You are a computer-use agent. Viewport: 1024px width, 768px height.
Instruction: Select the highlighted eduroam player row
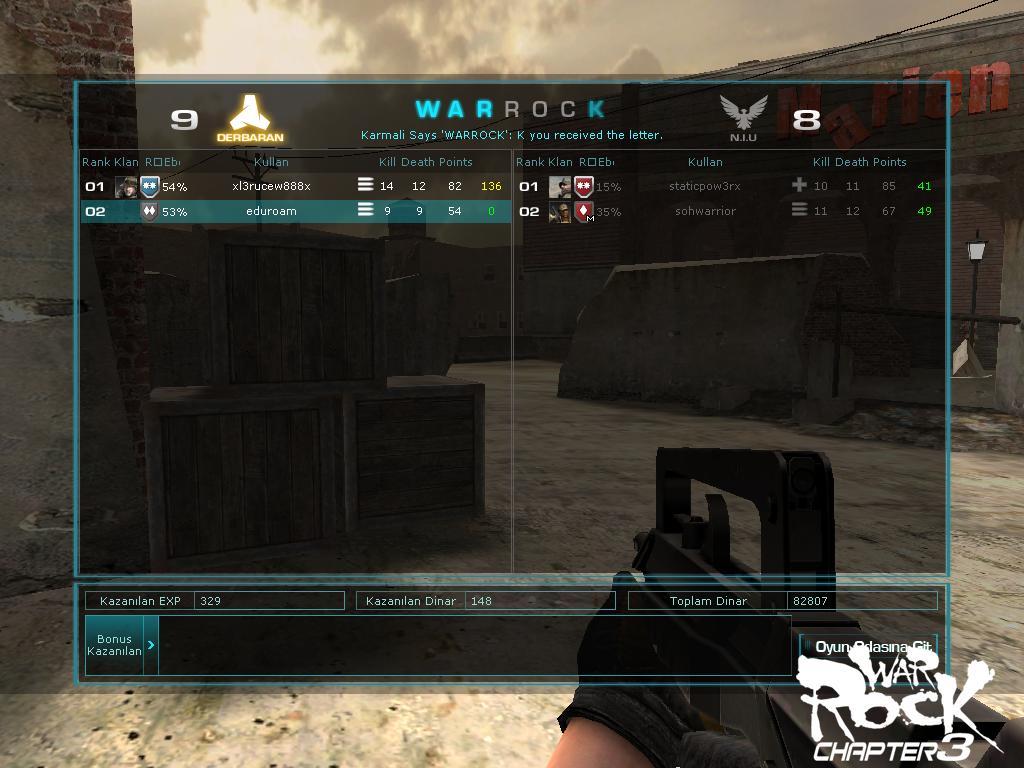pyautogui.click(x=272, y=211)
